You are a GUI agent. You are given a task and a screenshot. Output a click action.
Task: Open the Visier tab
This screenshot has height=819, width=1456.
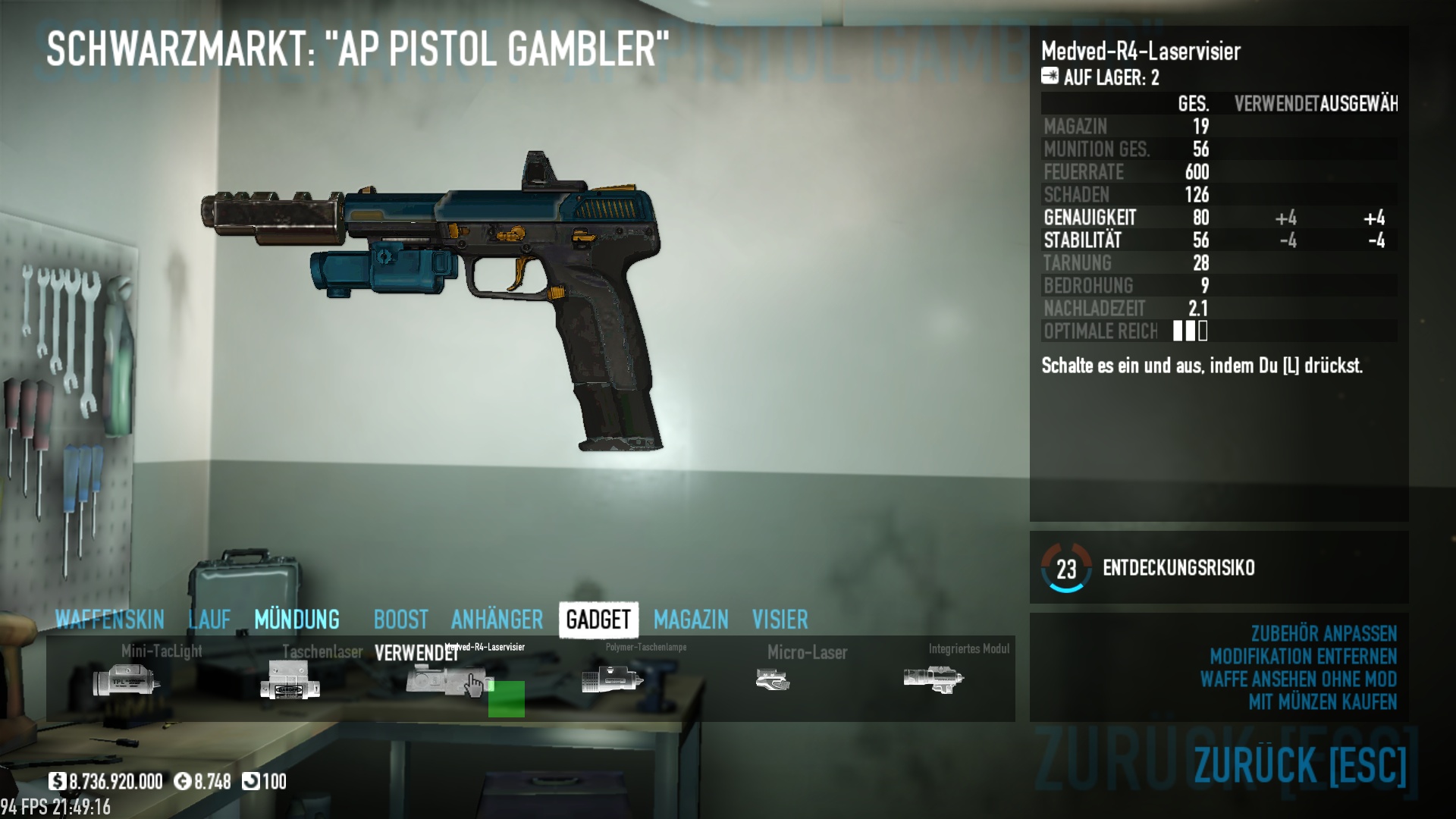(780, 620)
